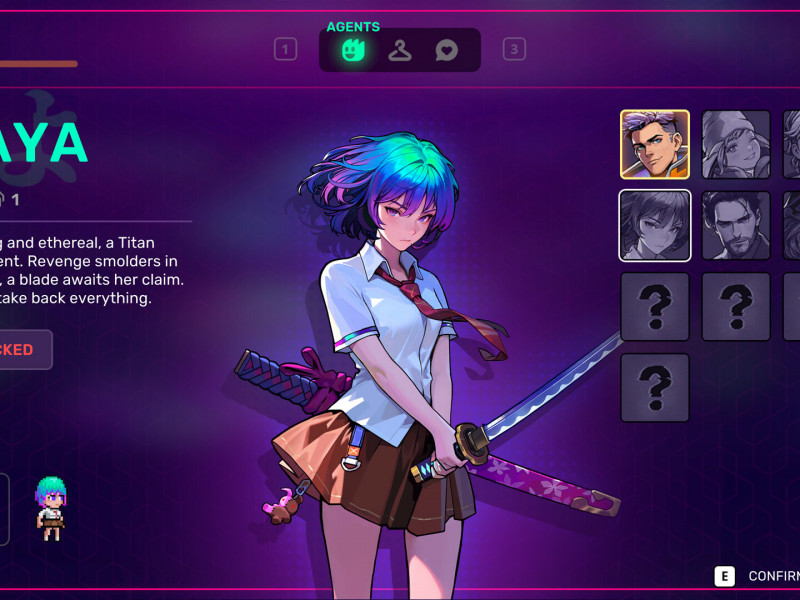
Task: Pick the bearded man agent portrait
Action: (736, 225)
